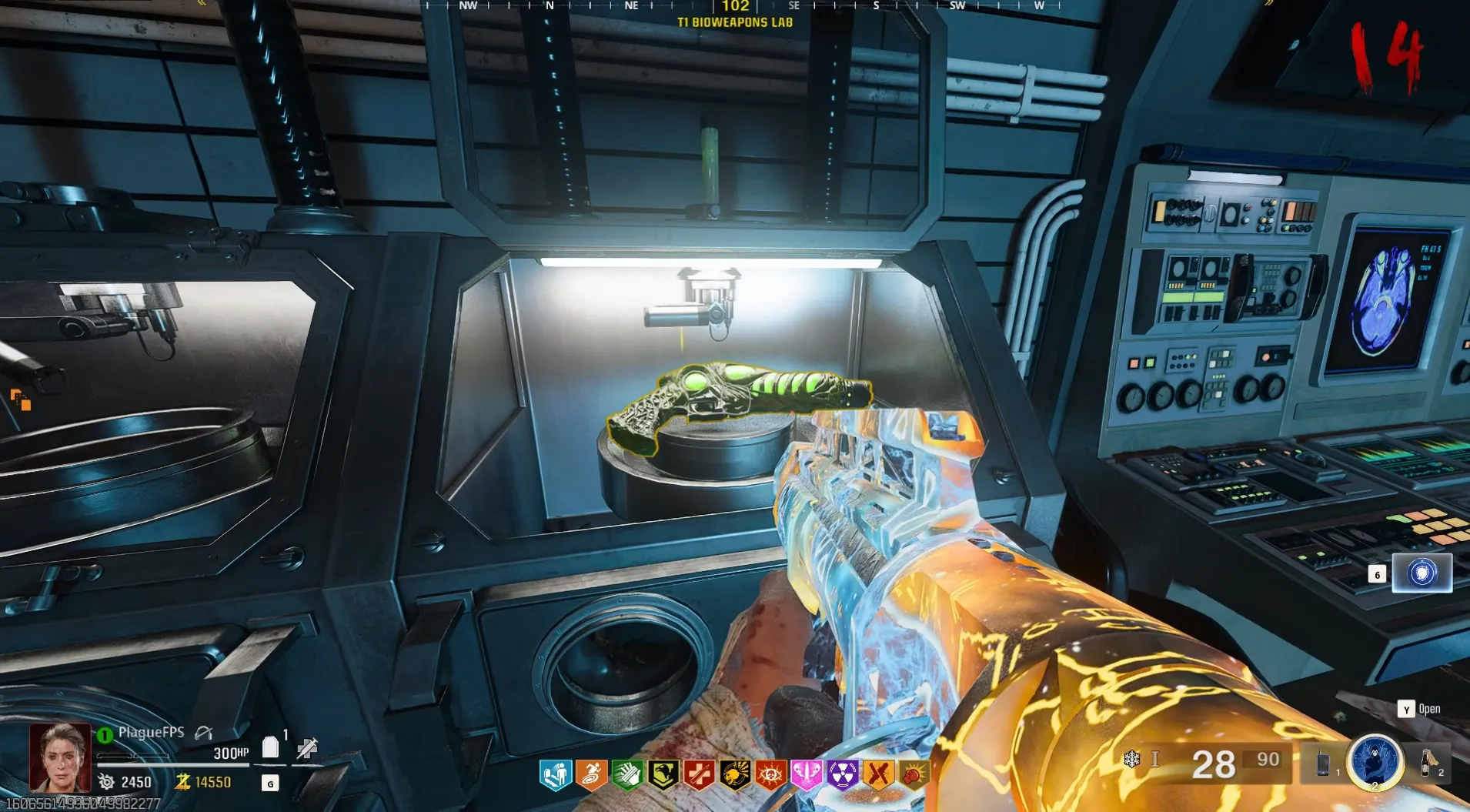The width and height of the screenshot is (1470, 812).
Task: Click the muted headset icon beside PlagueFPS
Action: point(203,733)
